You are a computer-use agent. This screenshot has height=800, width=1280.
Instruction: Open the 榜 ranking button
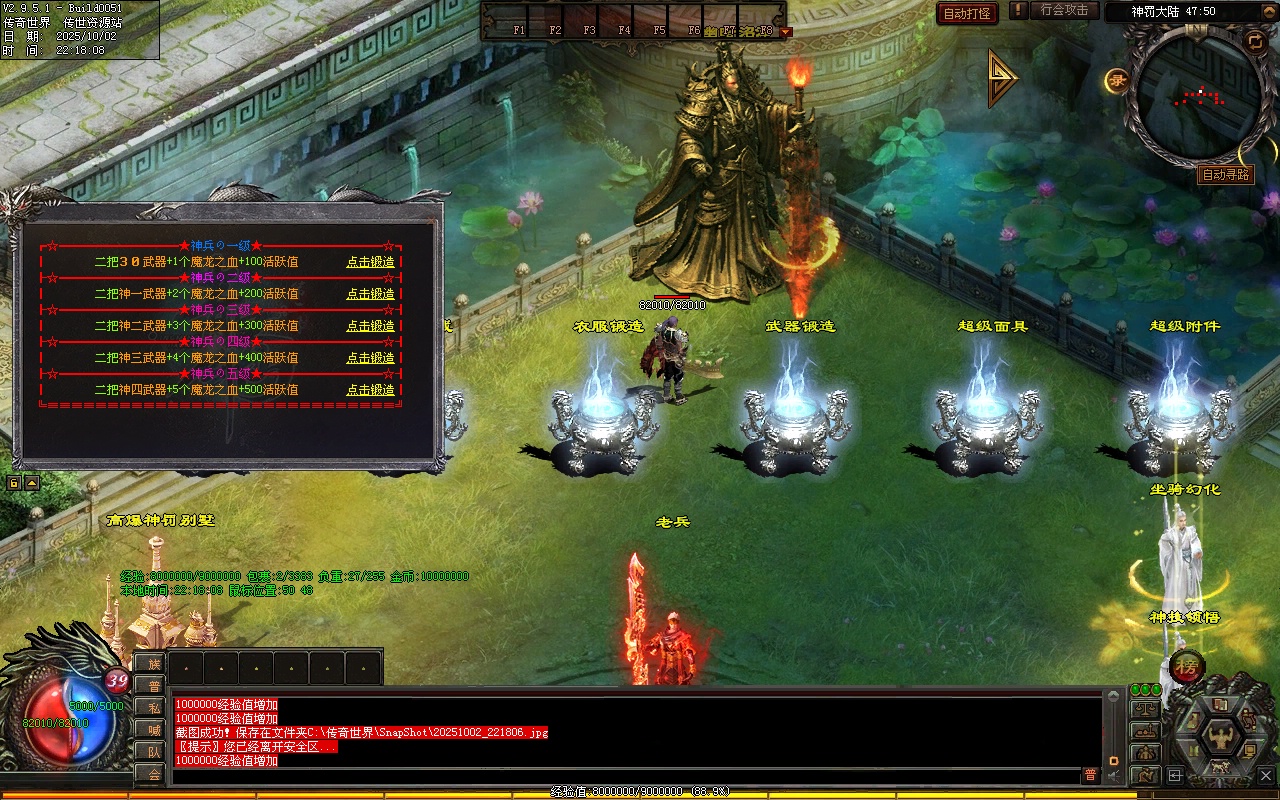point(1187,665)
